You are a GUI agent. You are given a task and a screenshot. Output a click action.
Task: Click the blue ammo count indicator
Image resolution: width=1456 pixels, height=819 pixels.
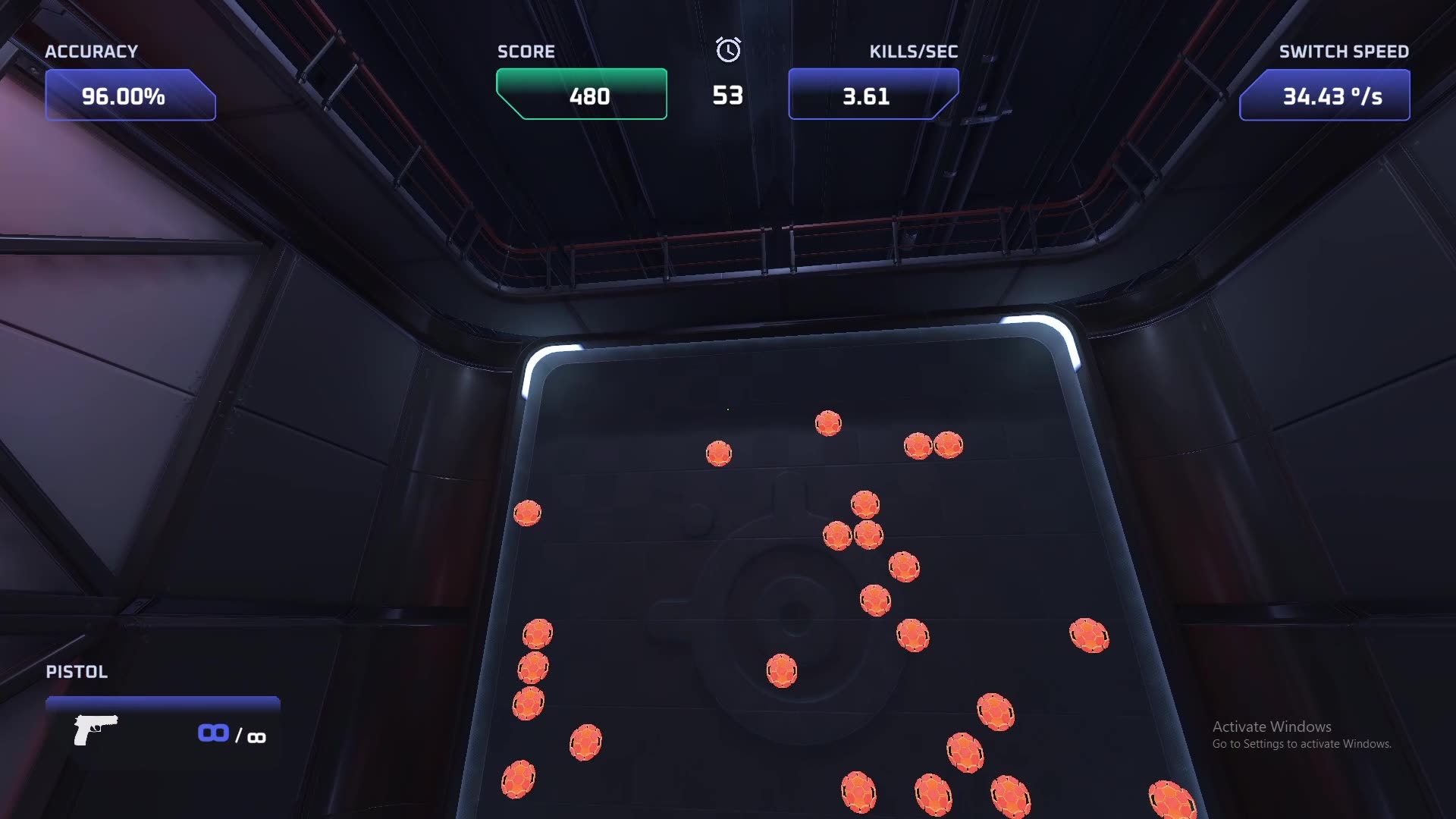215,732
